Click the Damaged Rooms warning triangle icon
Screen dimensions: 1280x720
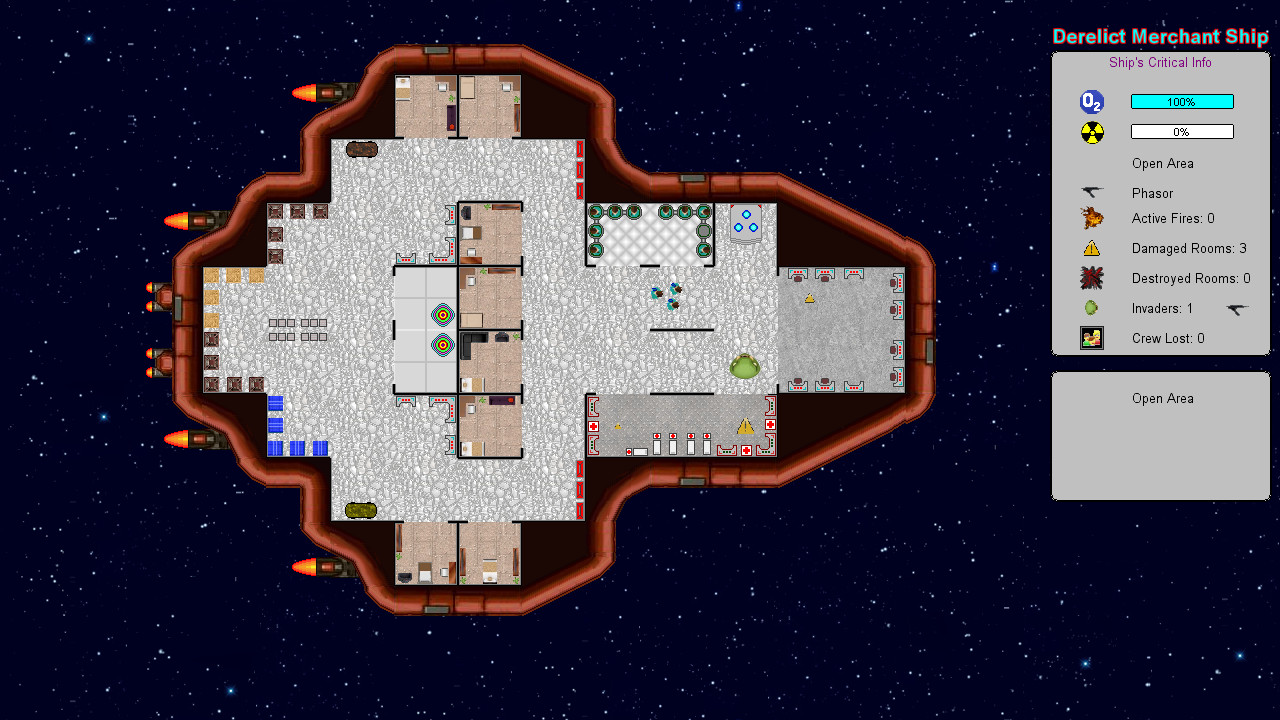point(1092,248)
